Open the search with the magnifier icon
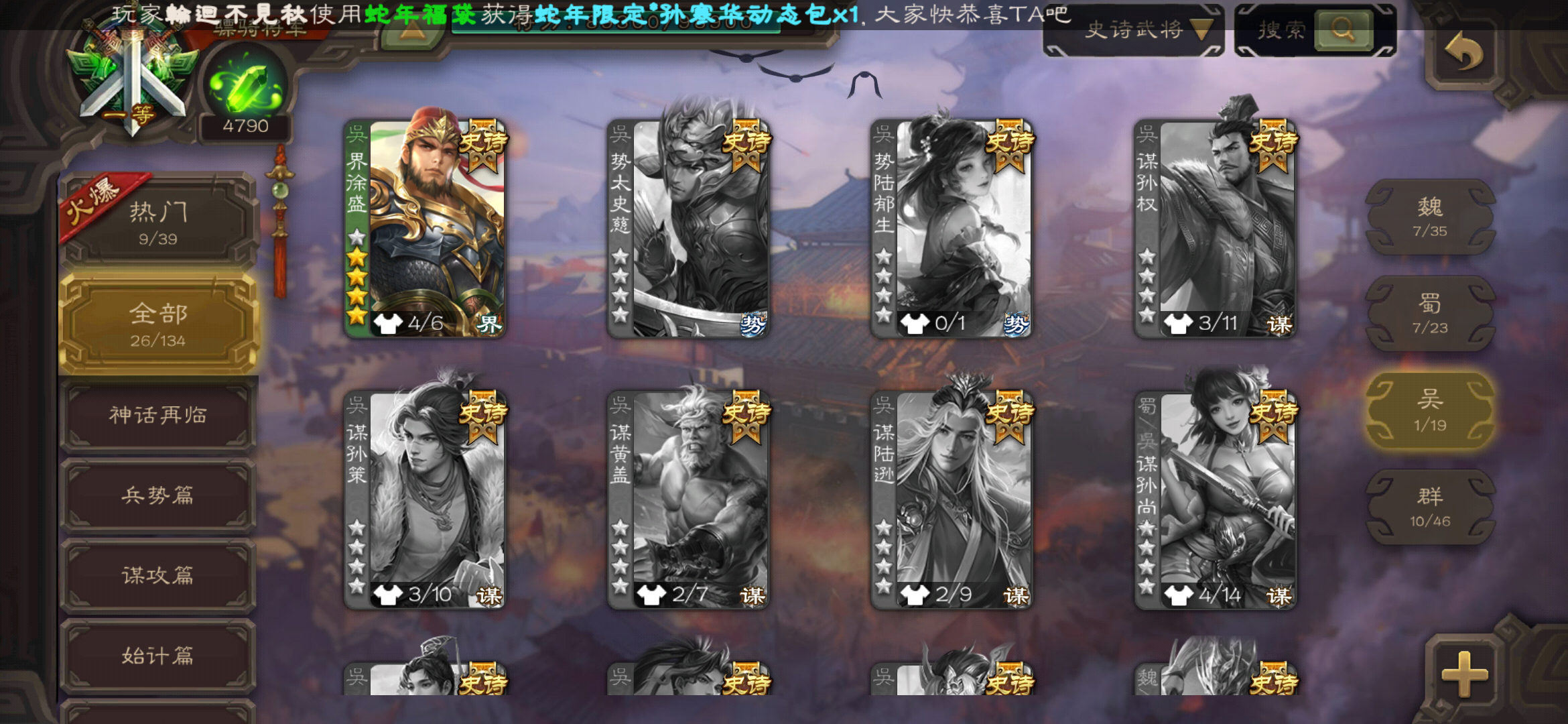 pyautogui.click(x=1344, y=30)
